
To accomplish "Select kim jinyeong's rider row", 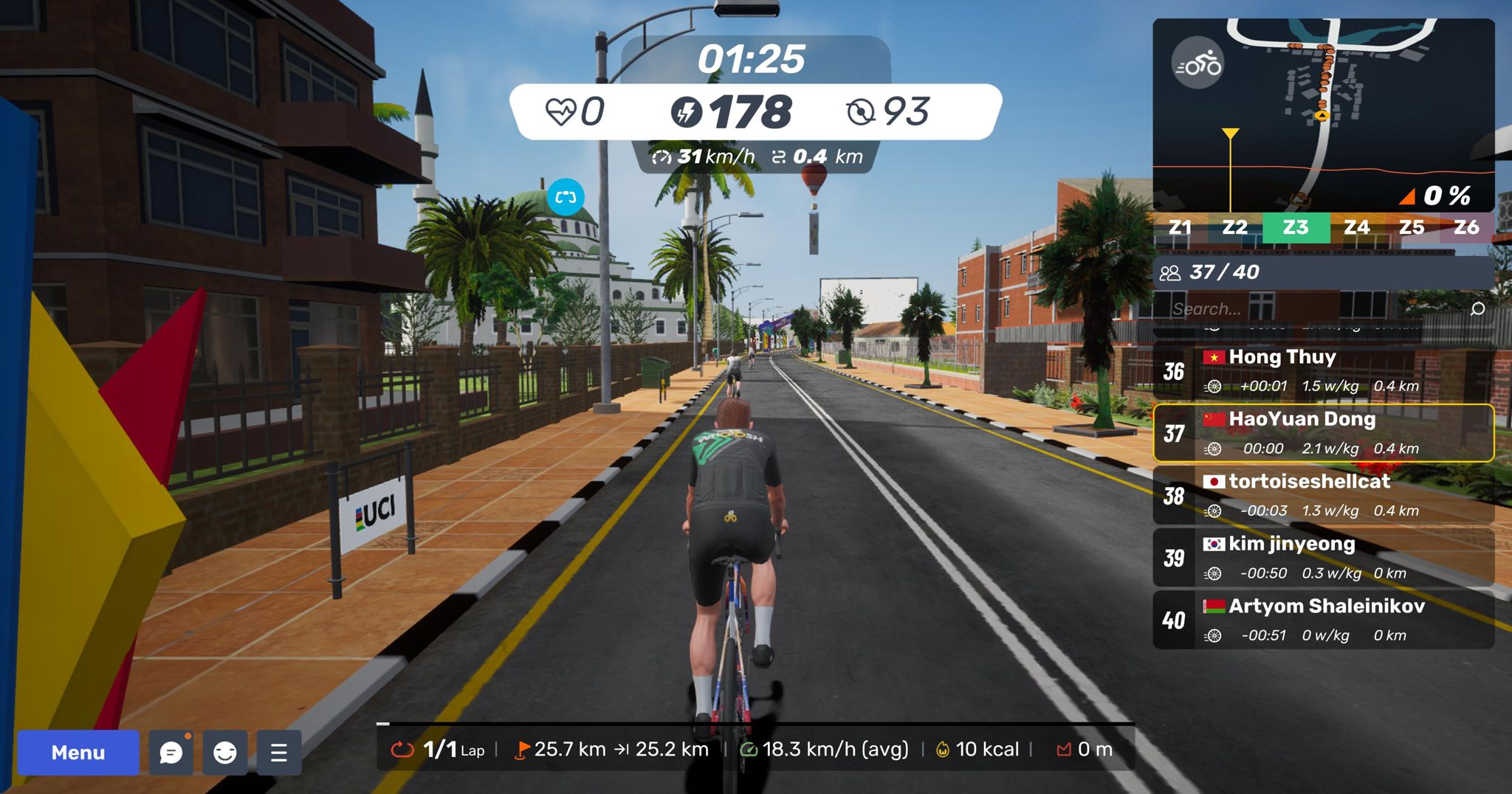I will point(1323,558).
